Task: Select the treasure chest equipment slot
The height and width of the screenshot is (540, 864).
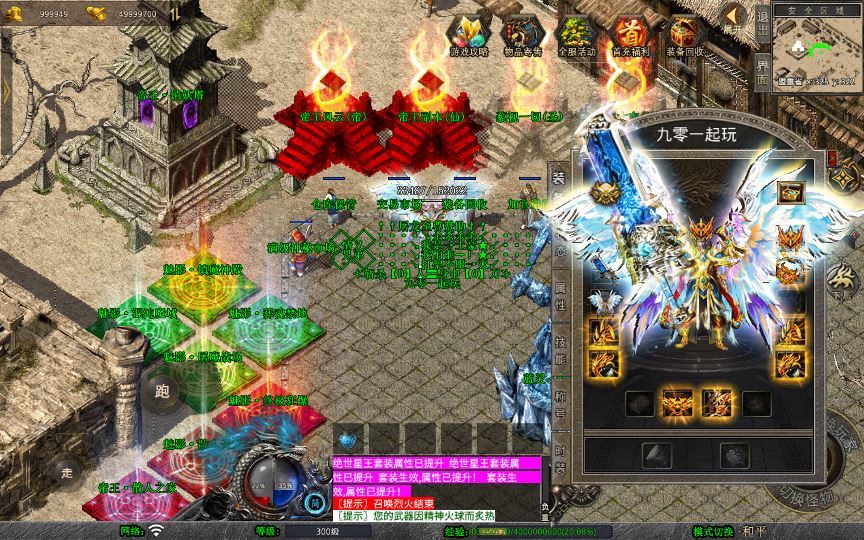Action: click(x=790, y=193)
